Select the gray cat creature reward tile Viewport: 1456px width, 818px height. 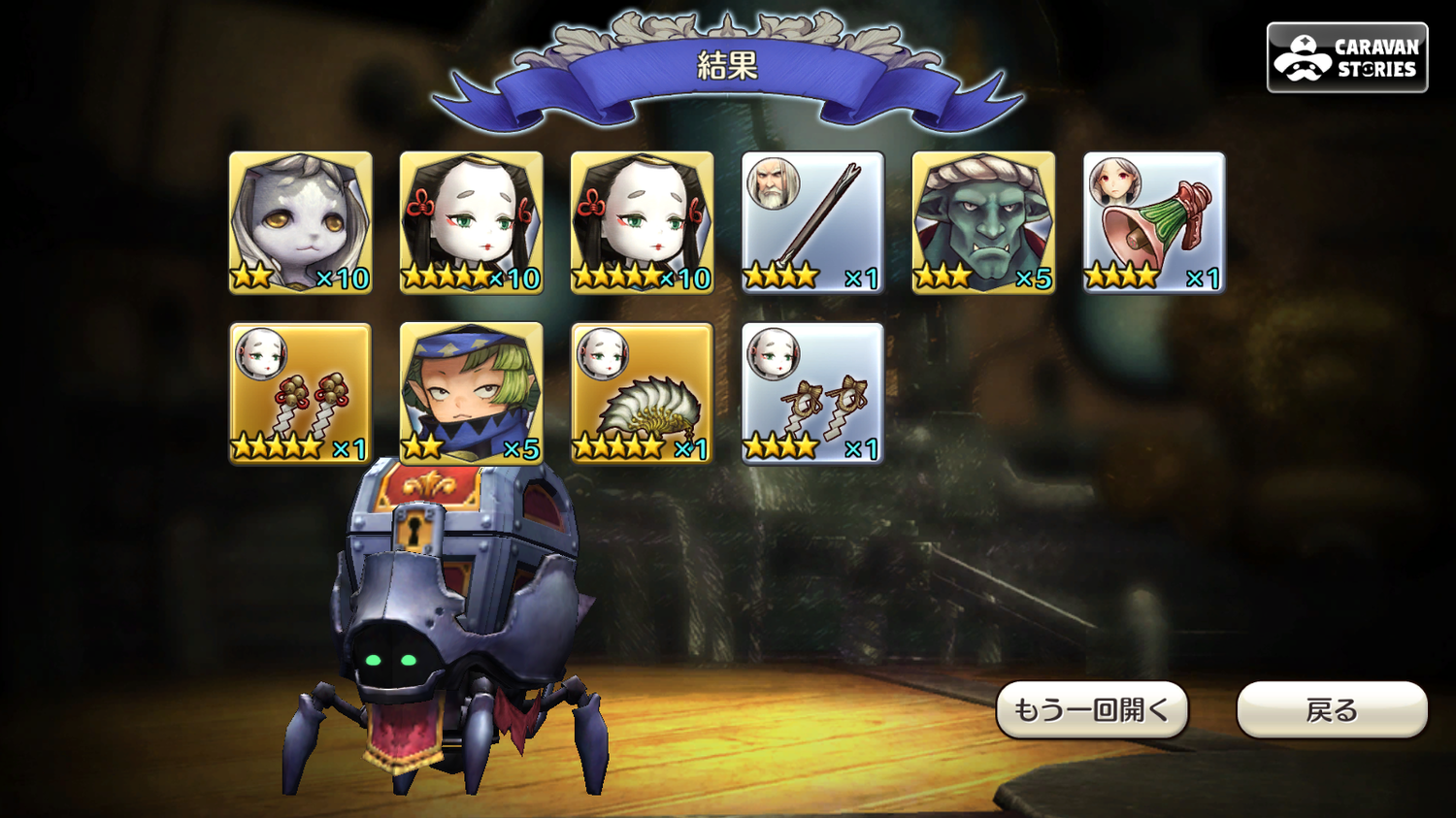point(301,222)
